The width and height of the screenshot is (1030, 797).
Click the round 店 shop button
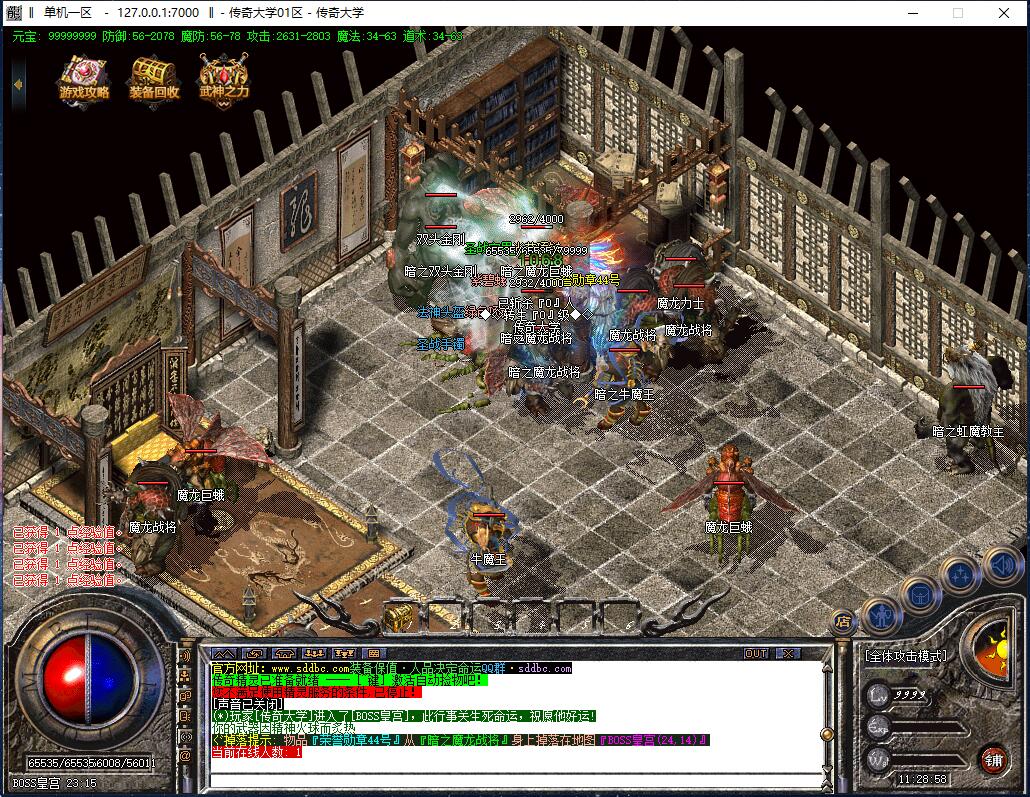(x=844, y=620)
